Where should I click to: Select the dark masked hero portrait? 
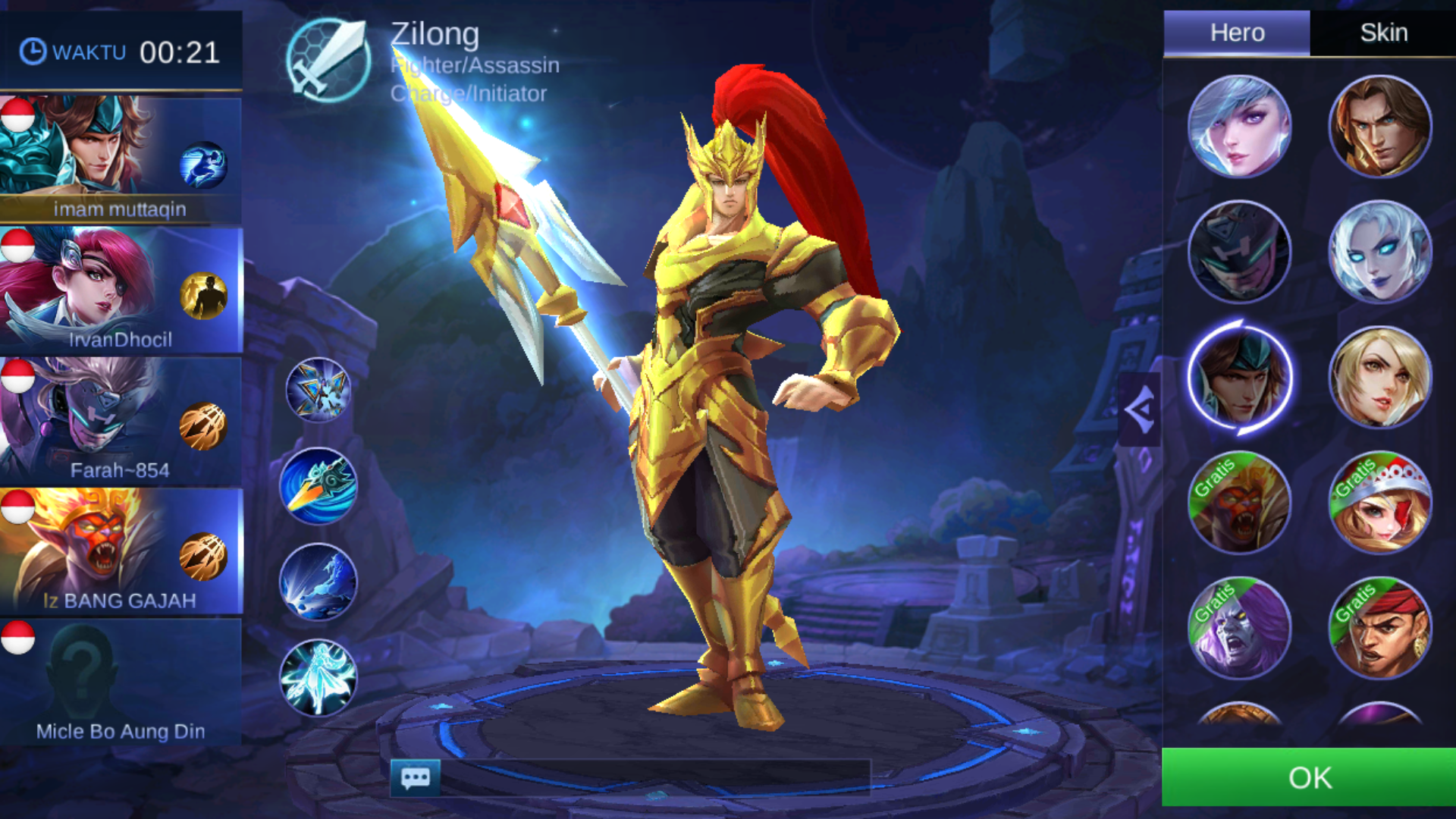(x=1239, y=253)
